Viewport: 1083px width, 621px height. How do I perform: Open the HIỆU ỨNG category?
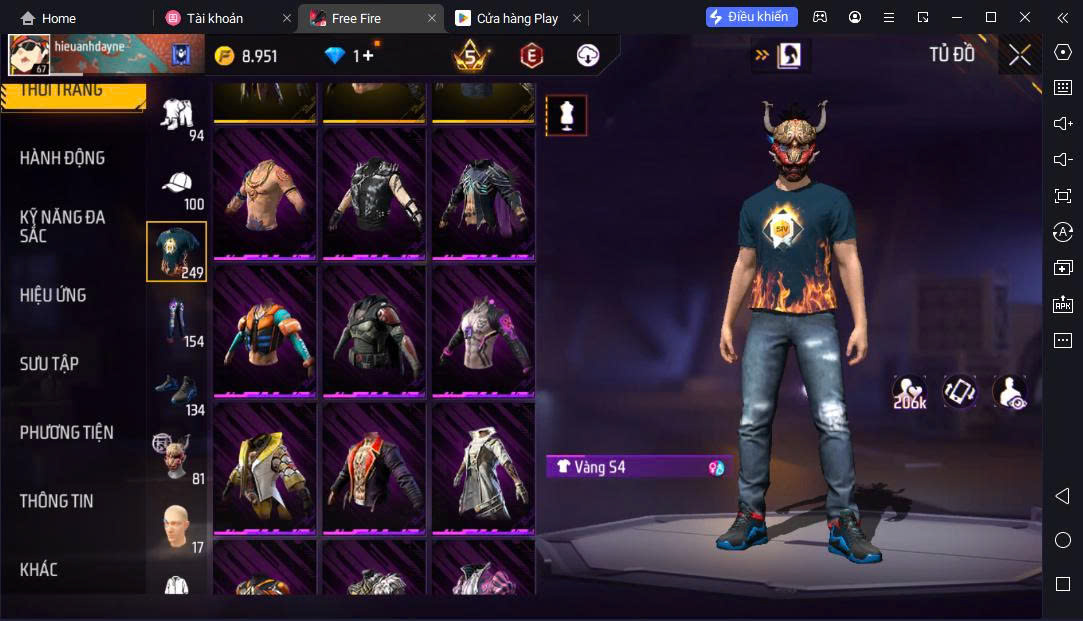[53, 295]
